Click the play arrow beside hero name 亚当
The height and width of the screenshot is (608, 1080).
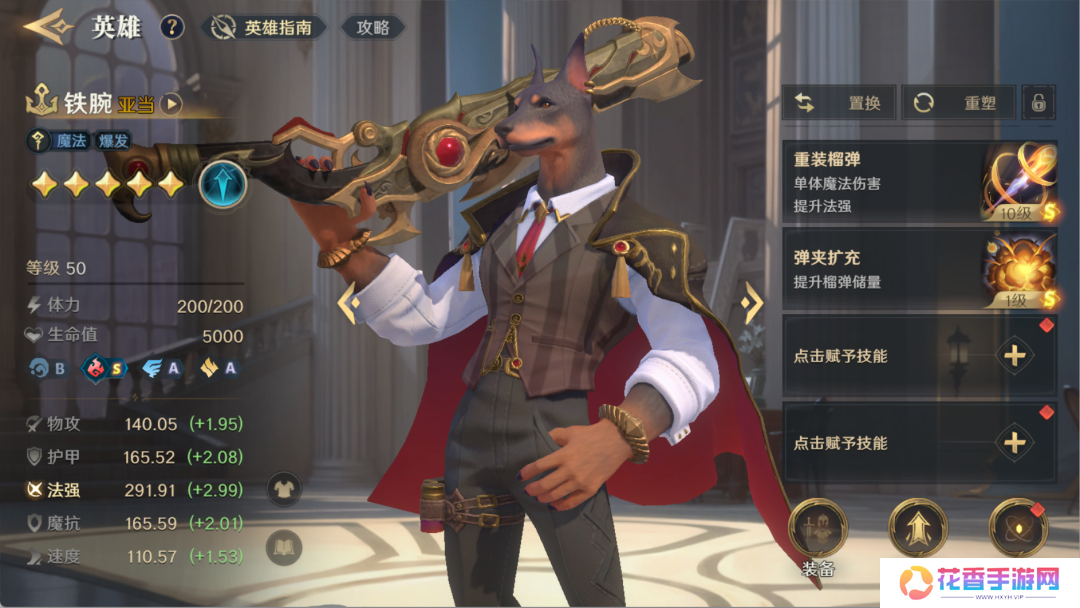click(x=172, y=103)
